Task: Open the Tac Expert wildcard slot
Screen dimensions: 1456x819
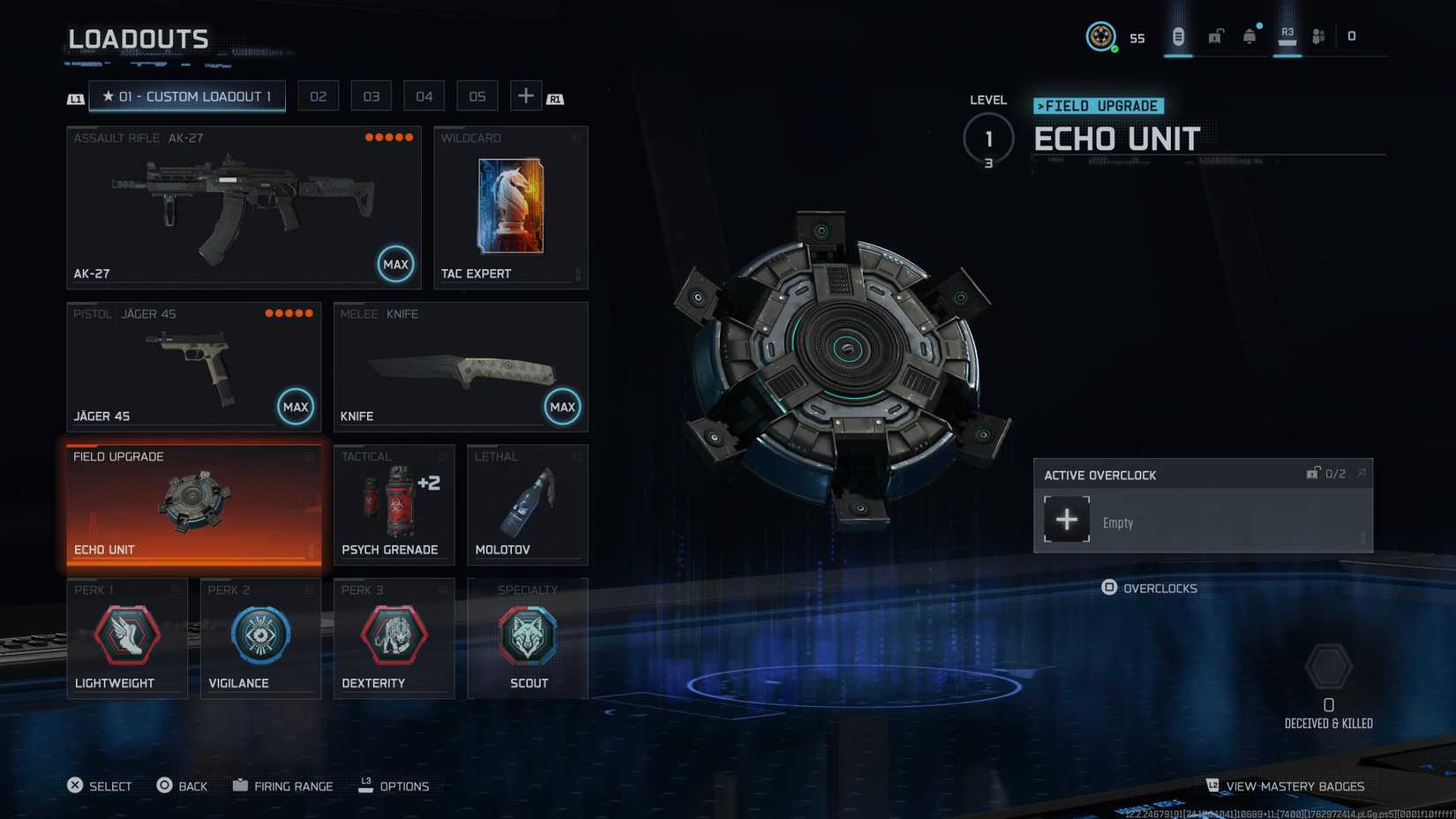Action: tap(511, 207)
